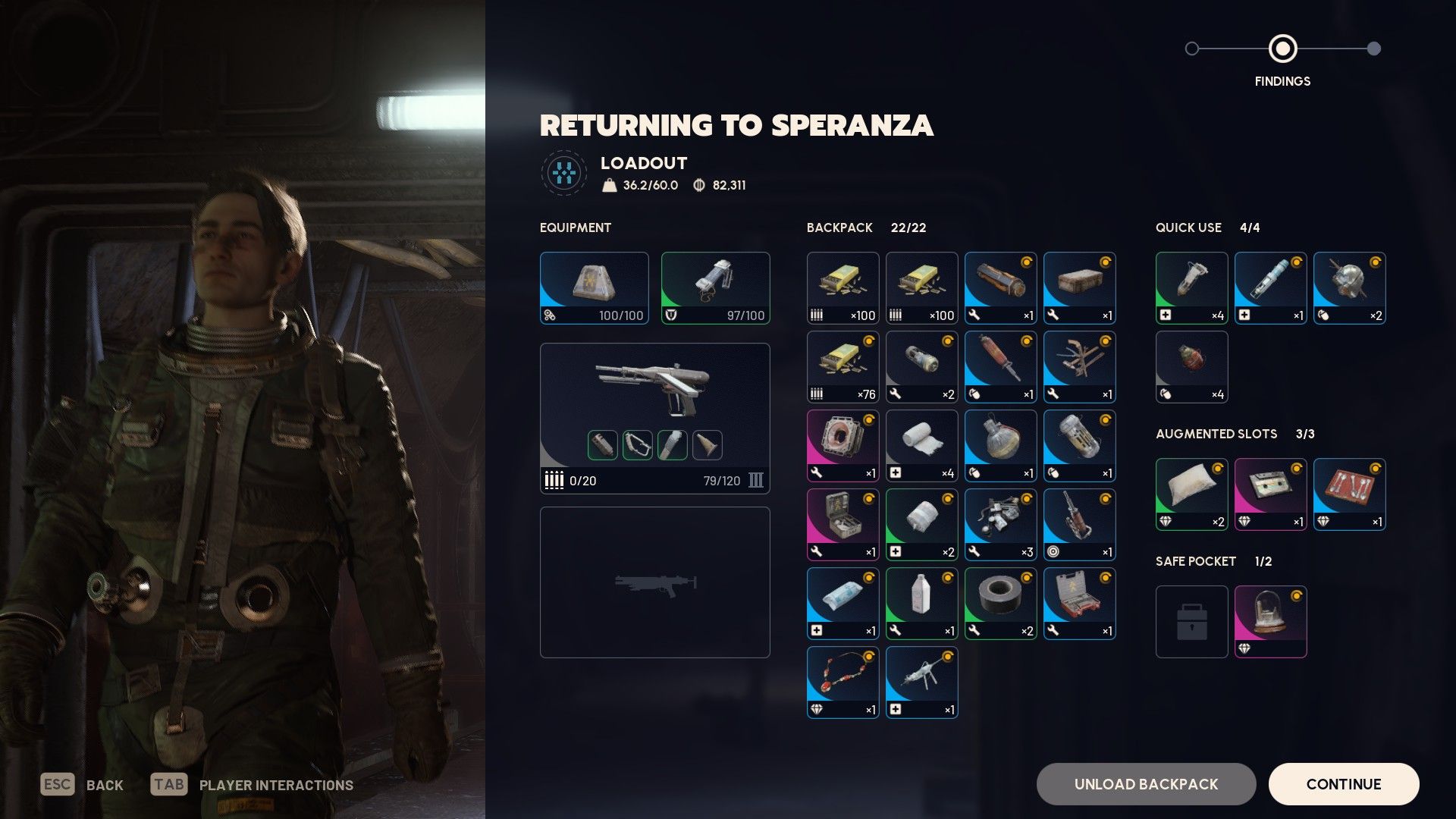The width and height of the screenshot is (1456, 819).
Task: Select the empty secondary weapon slot
Action: (x=654, y=582)
